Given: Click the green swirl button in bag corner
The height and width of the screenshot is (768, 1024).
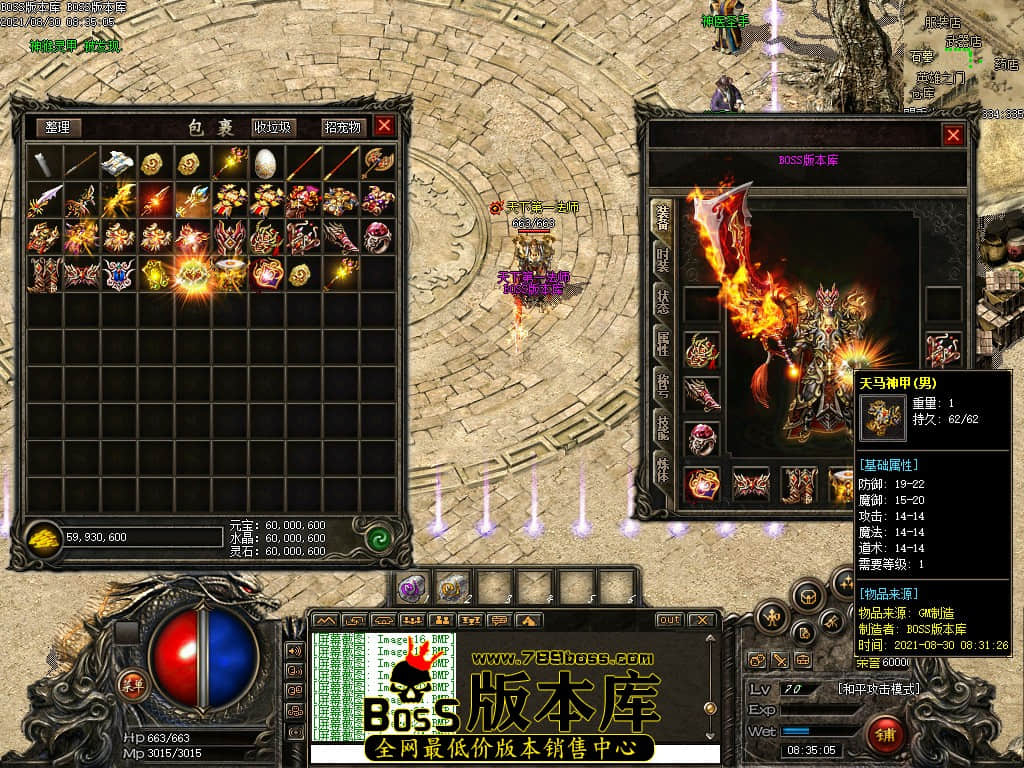Looking at the screenshot, I should (377, 538).
